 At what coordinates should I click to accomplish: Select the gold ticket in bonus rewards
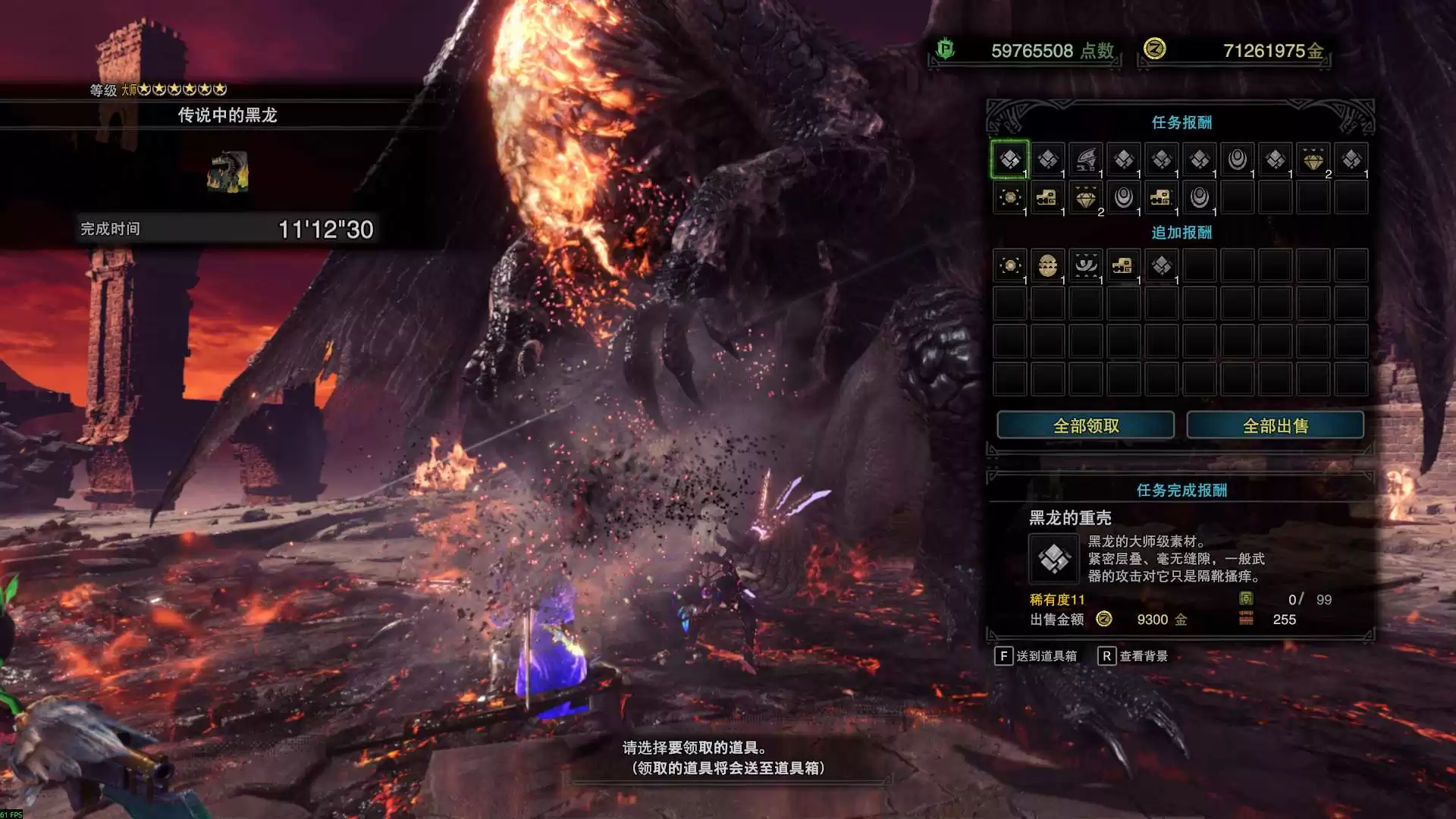pos(1123,265)
